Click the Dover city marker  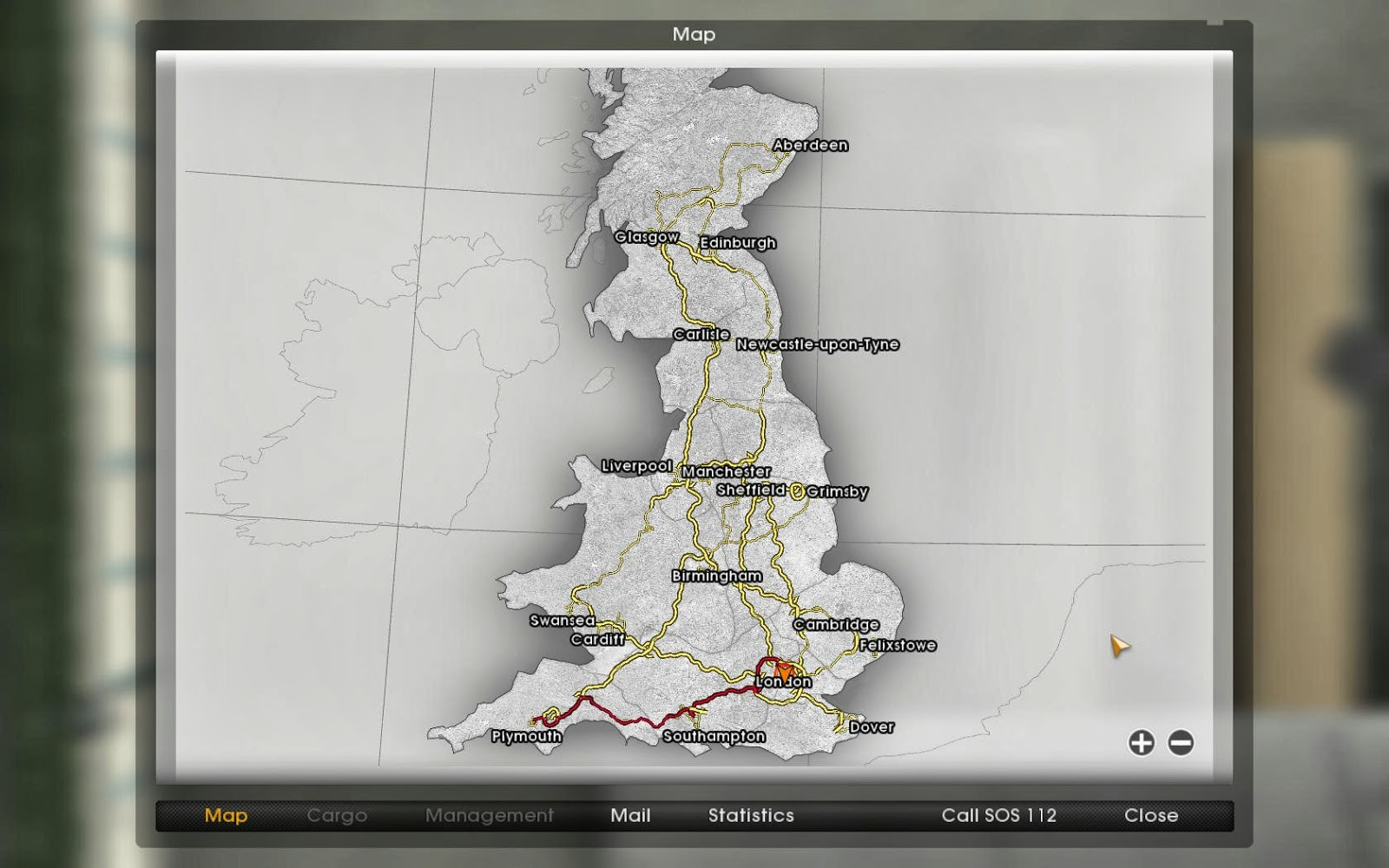(x=871, y=727)
